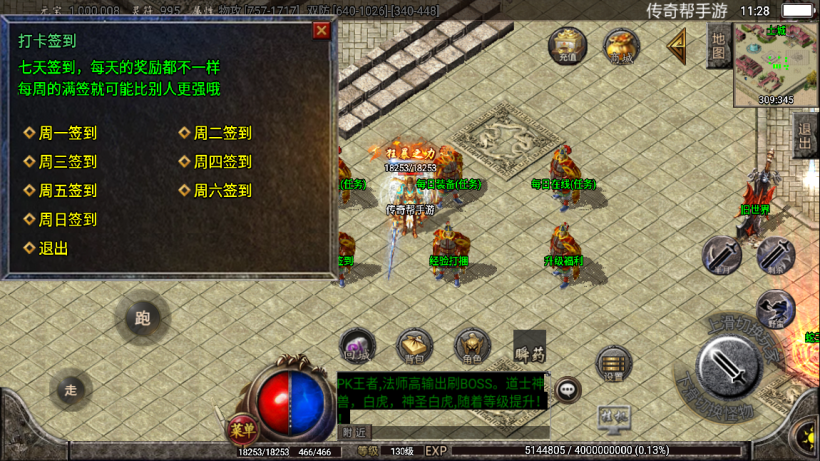The height and width of the screenshot is (461, 820).
Task: Open the 设置 settings icon
Action: [613, 365]
